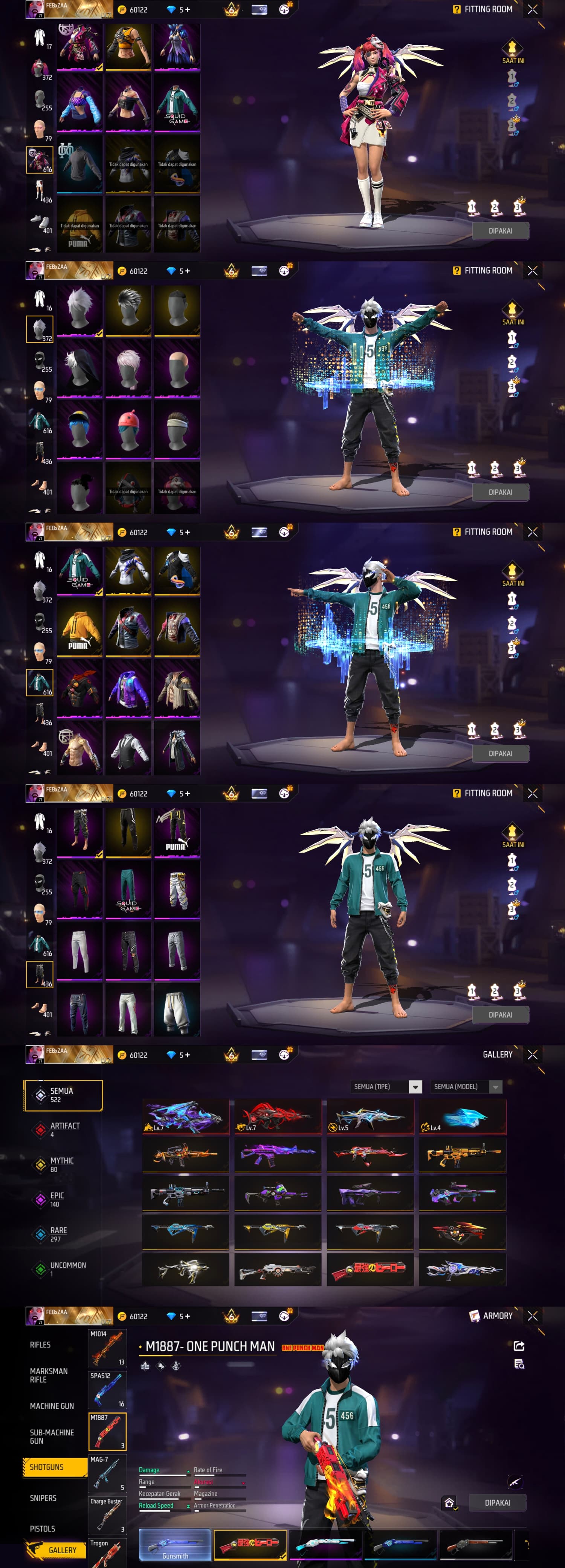
Task: Open the Gunsmith skin option
Action: tap(175, 1545)
